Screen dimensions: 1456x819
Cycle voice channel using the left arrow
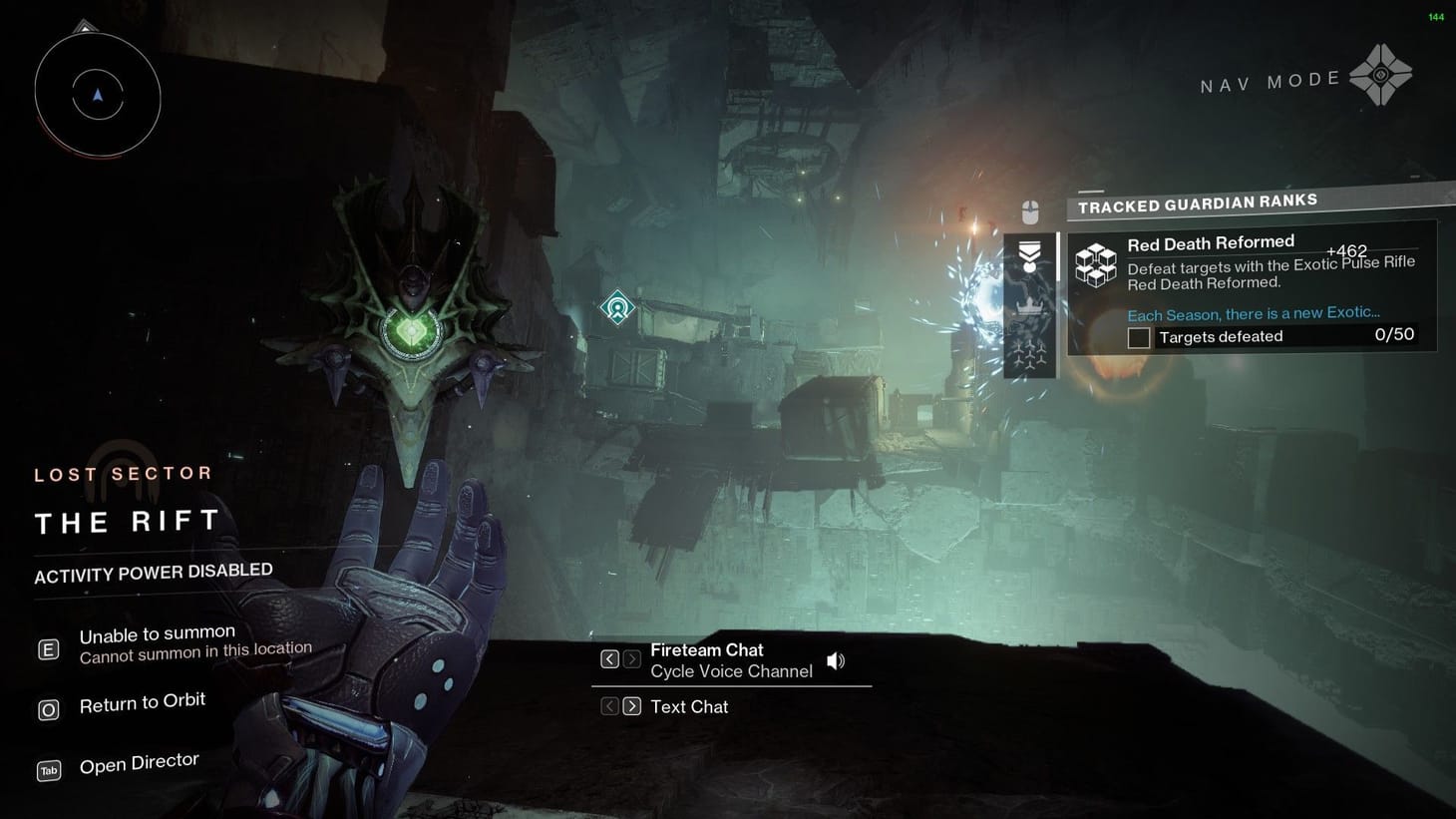coord(609,658)
